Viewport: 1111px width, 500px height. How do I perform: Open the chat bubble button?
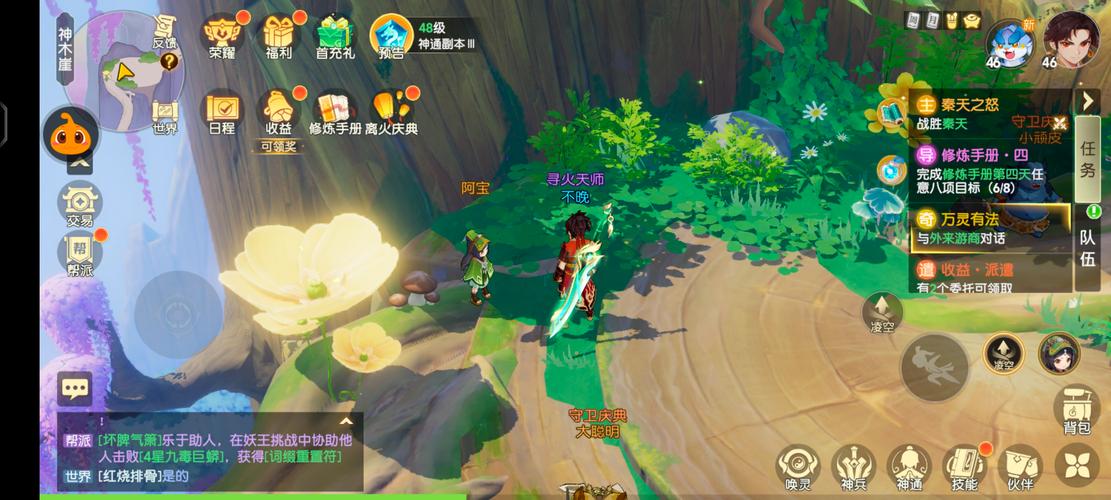pyautogui.click(x=75, y=388)
